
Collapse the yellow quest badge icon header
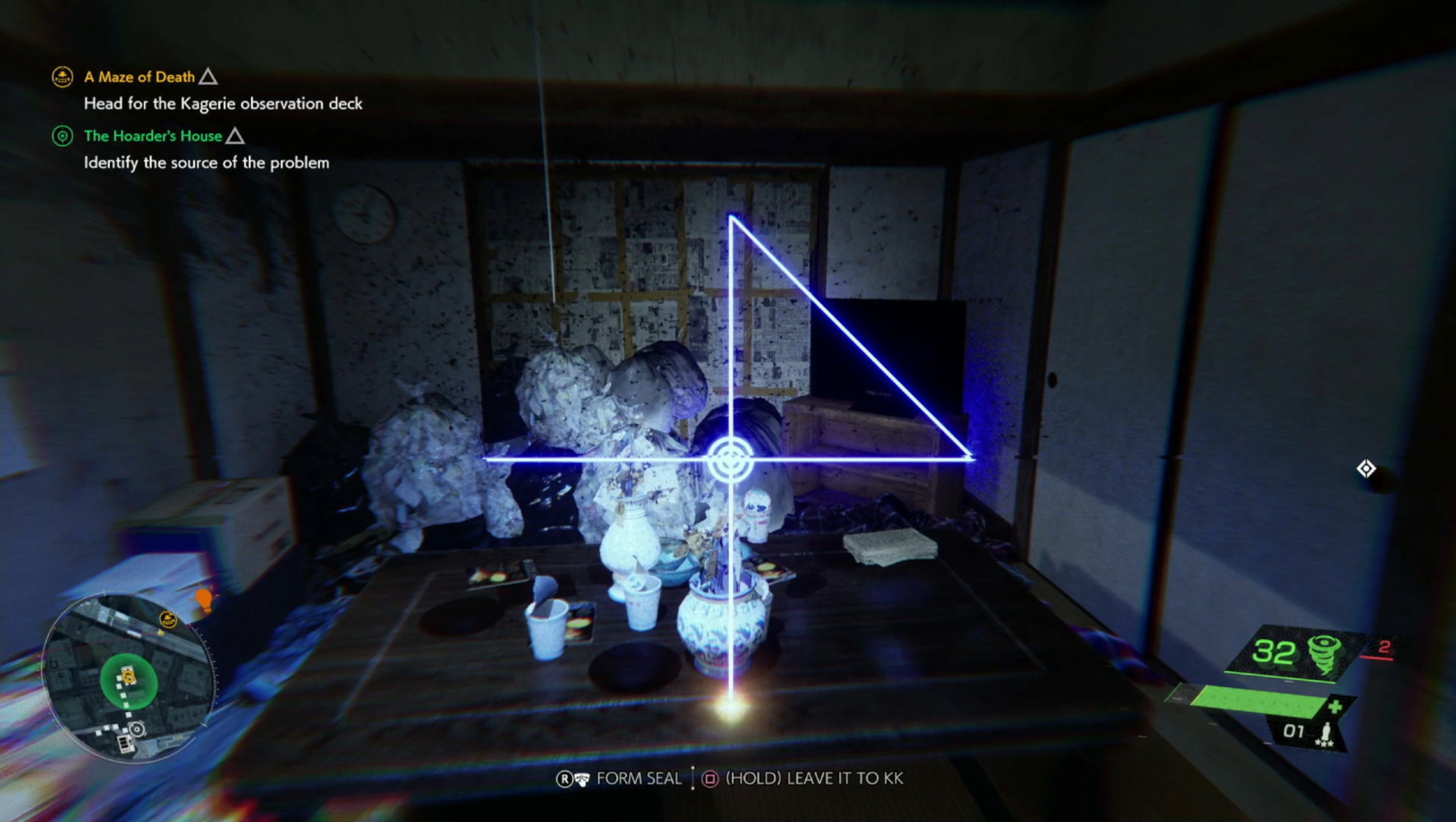tap(62, 77)
